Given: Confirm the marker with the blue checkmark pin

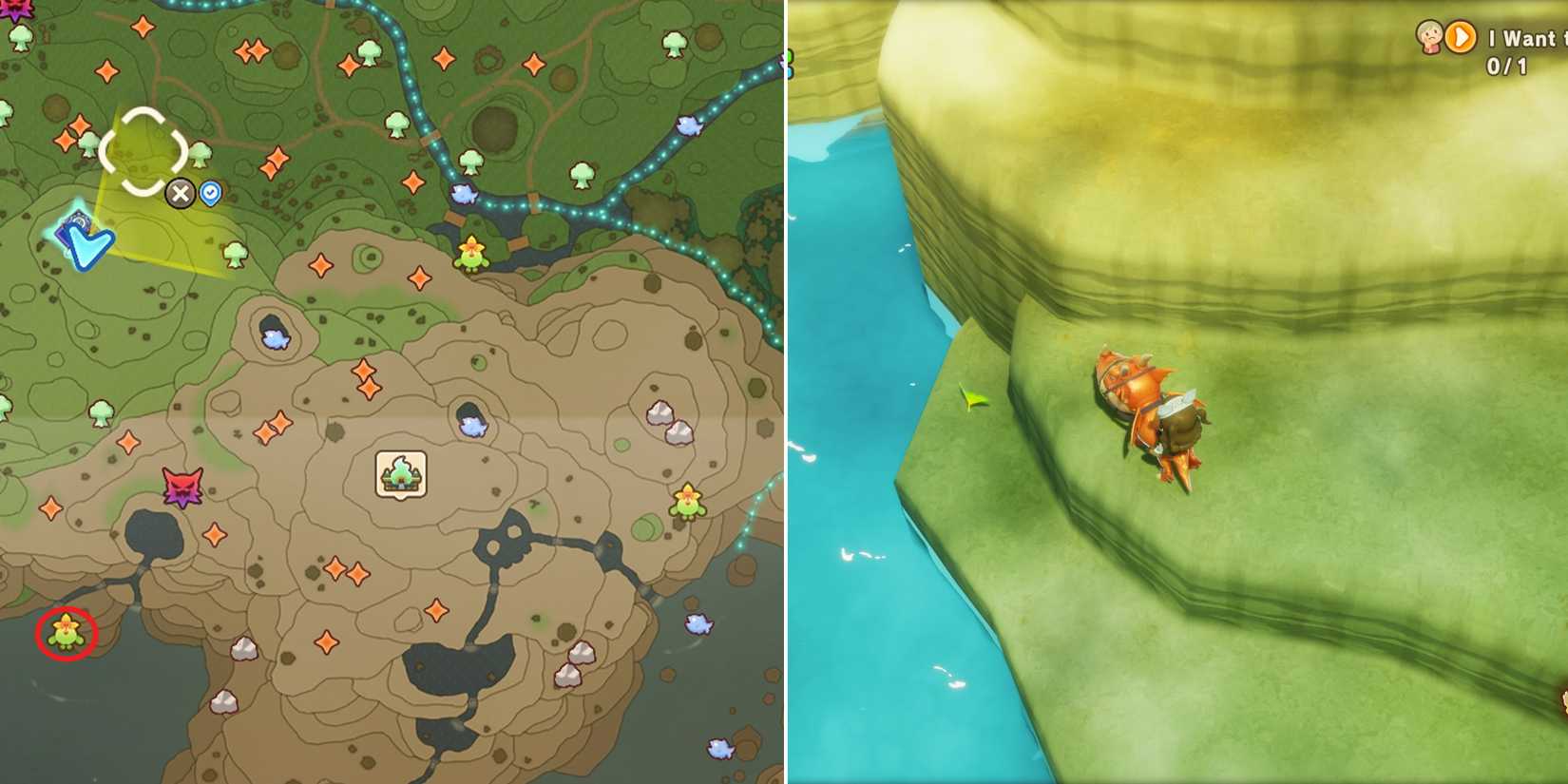Looking at the screenshot, I should click(x=210, y=192).
